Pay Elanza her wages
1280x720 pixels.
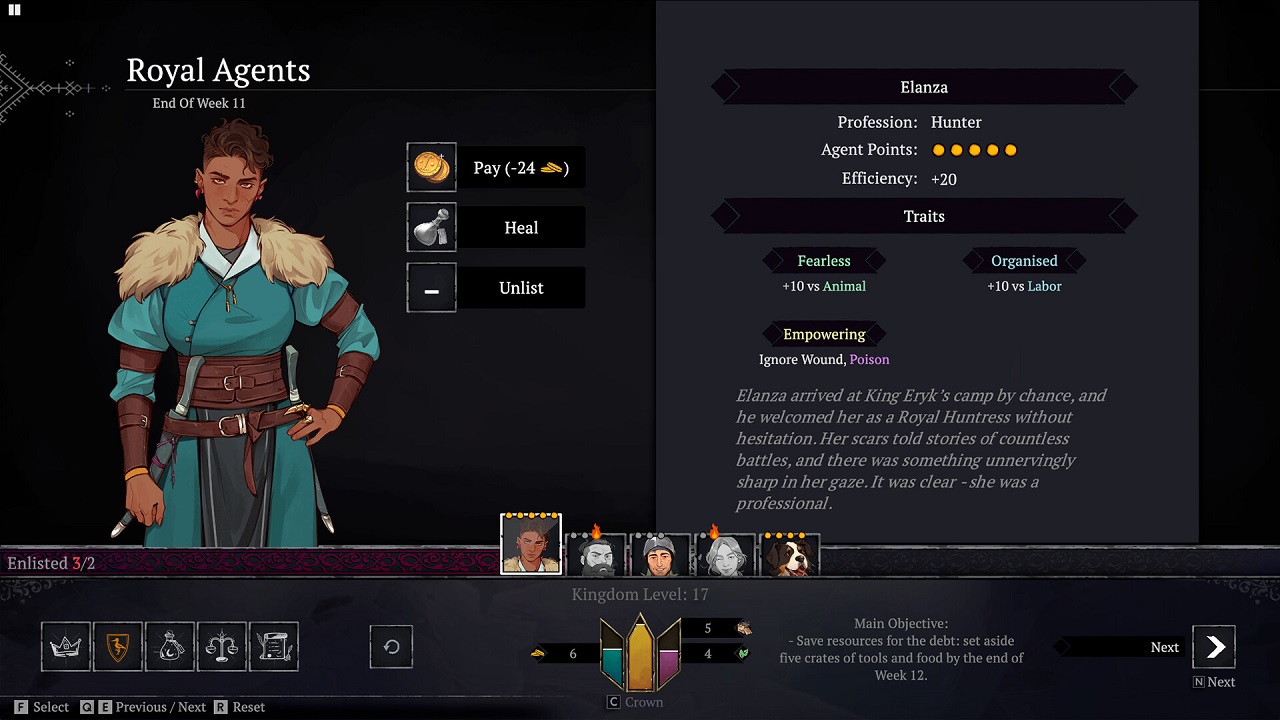point(496,168)
